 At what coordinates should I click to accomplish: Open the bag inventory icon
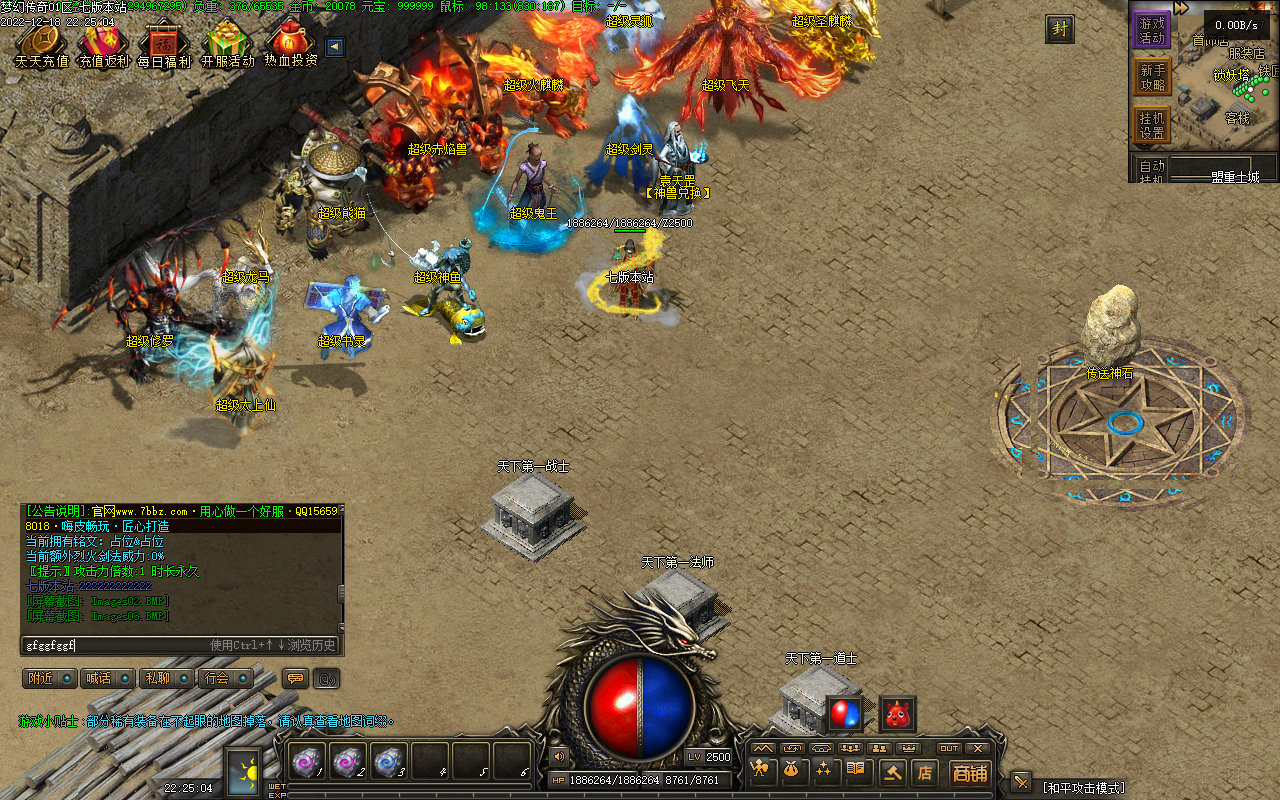[x=794, y=771]
